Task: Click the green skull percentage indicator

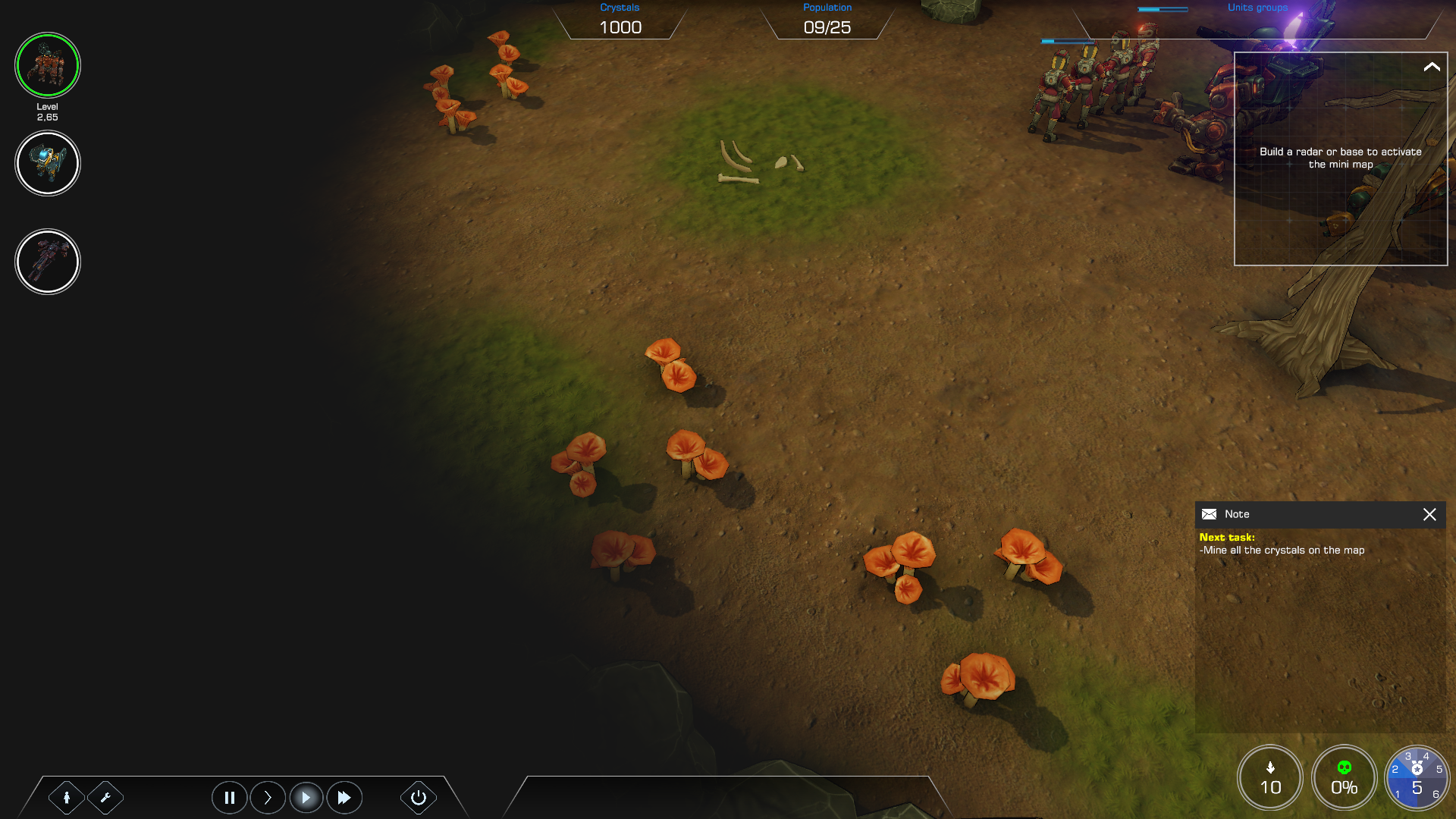Action: click(x=1345, y=778)
